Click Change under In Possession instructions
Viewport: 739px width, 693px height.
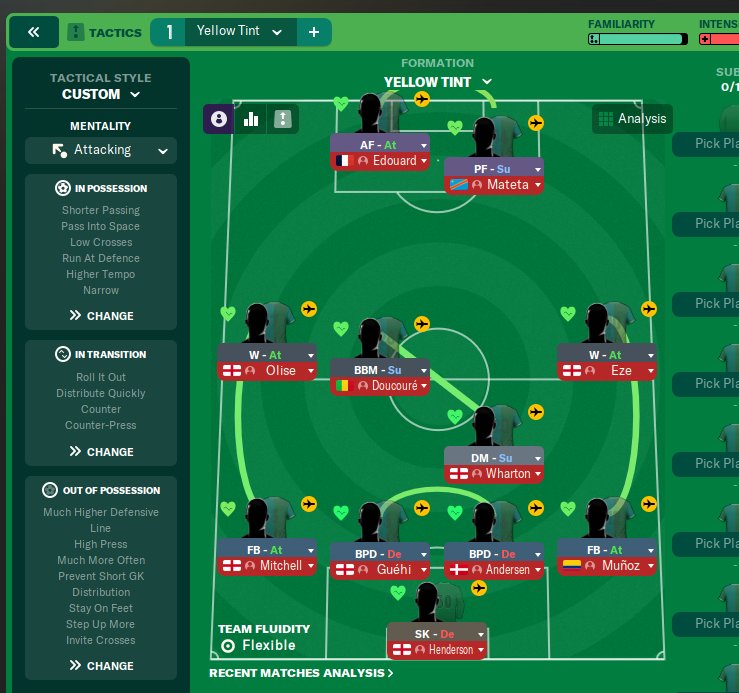[101, 315]
